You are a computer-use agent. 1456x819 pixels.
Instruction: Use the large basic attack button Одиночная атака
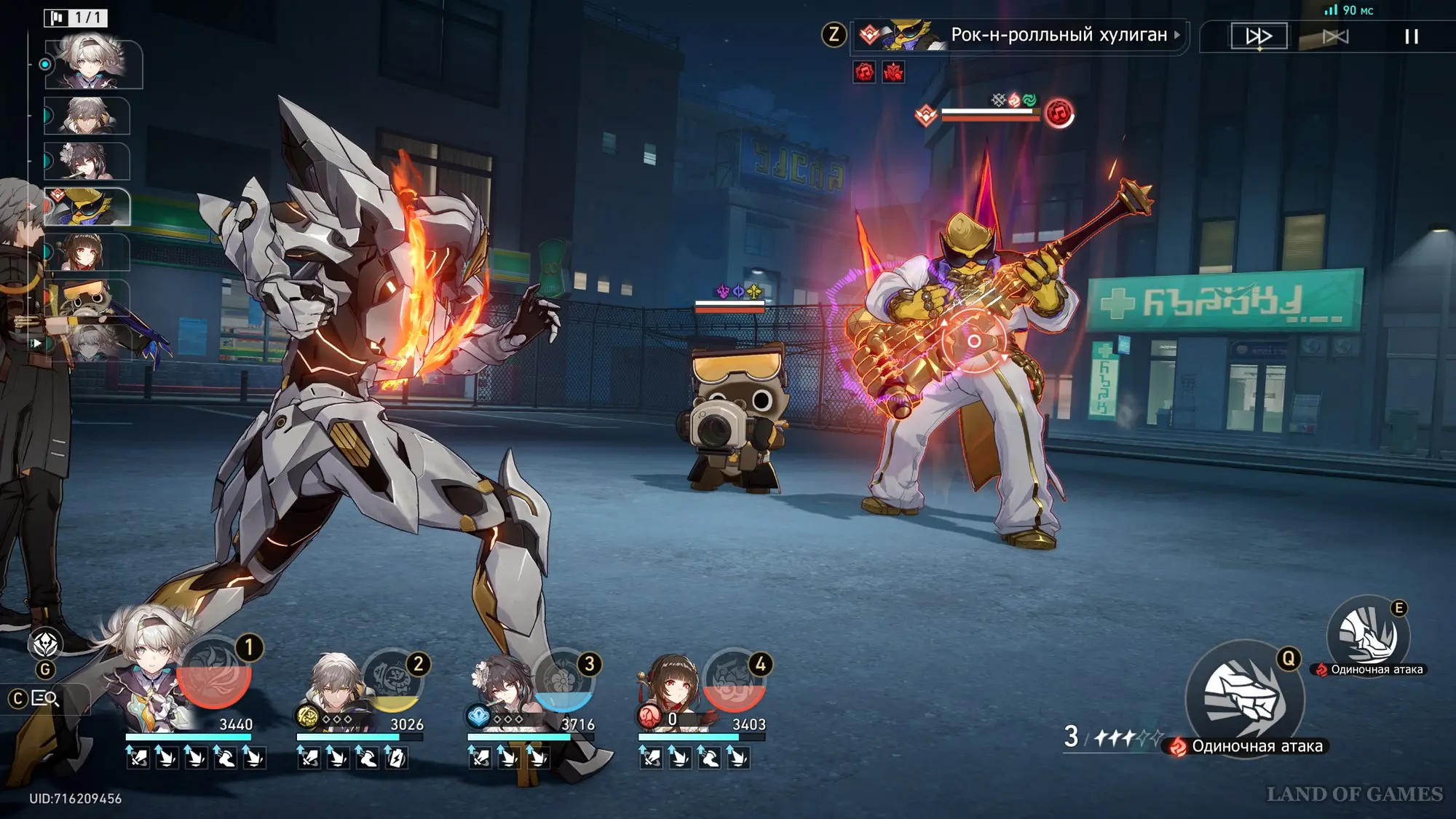coord(1244,697)
